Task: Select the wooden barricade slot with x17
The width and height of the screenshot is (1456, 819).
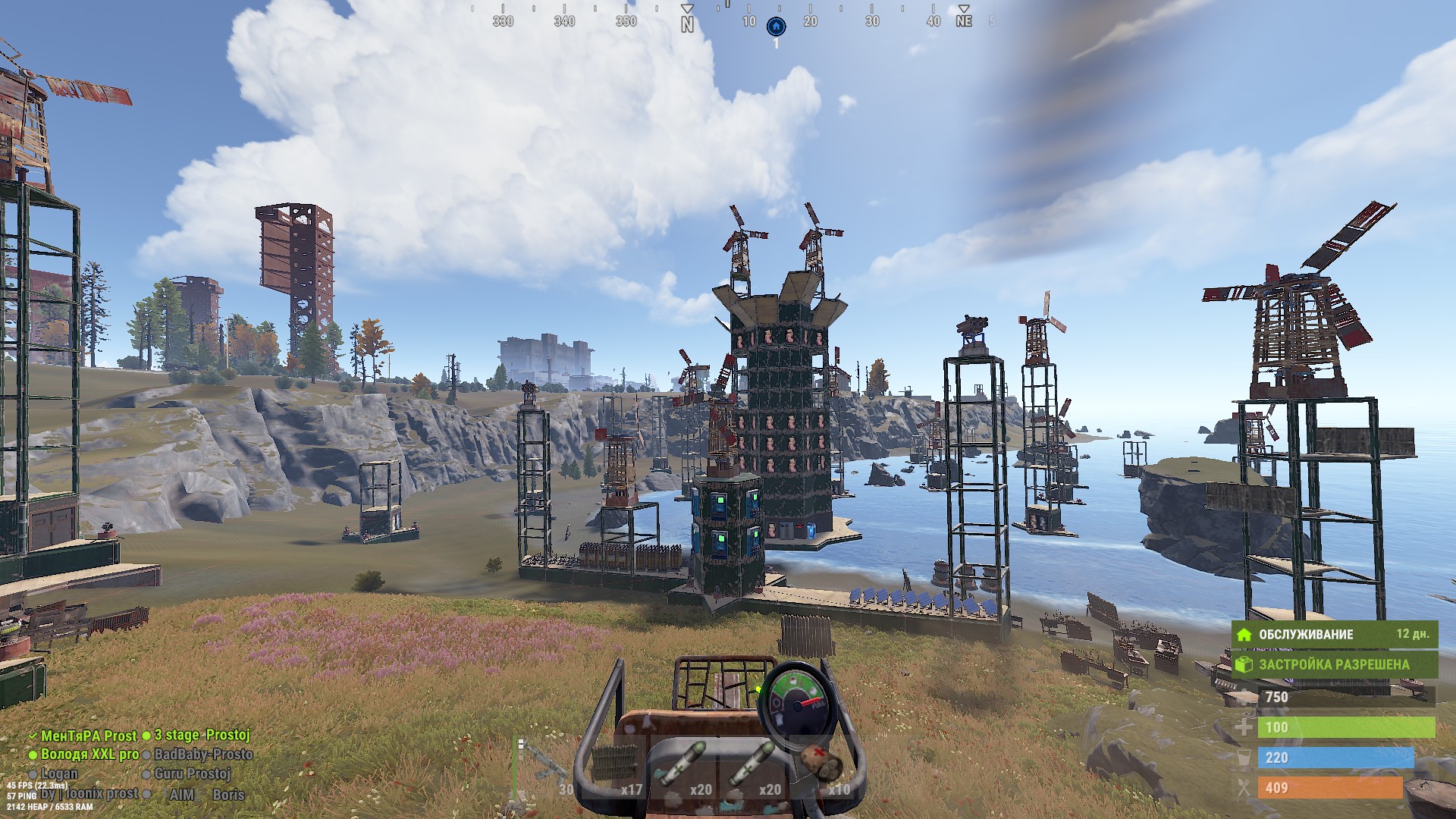Action: tap(615, 767)
